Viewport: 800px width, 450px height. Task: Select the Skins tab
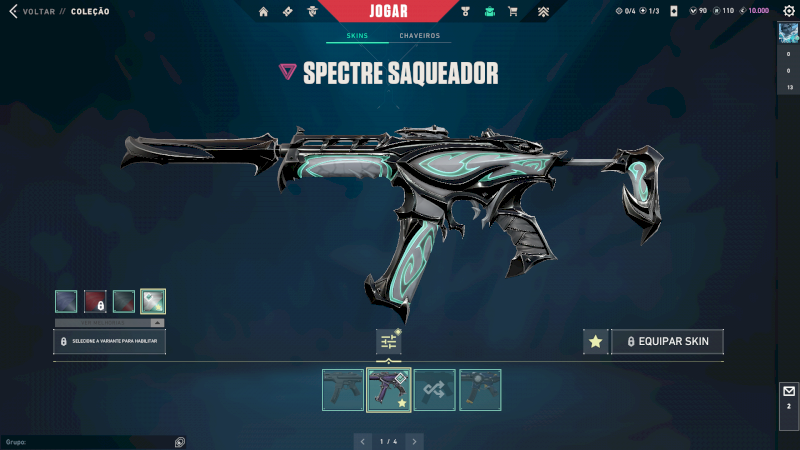(x=357, y=36)
